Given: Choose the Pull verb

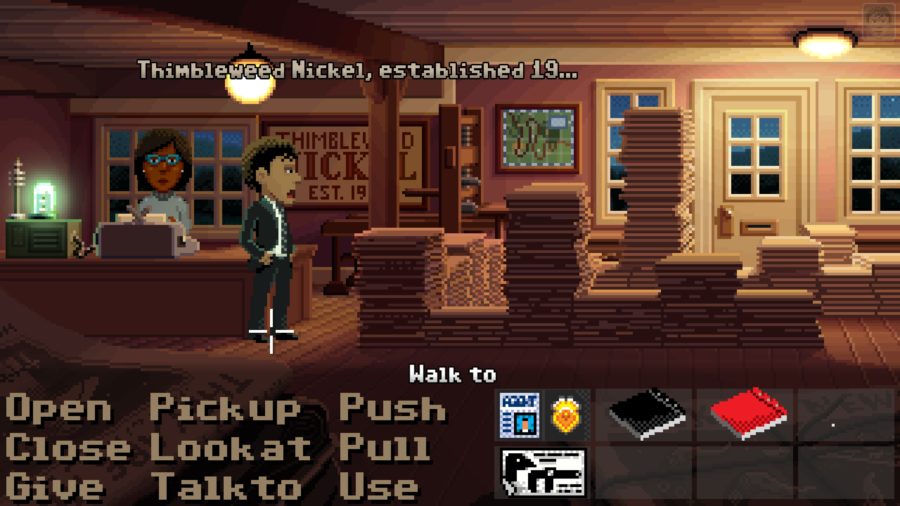Looking at the screenshot, I should pyautogui.click(x=385, y=448).
